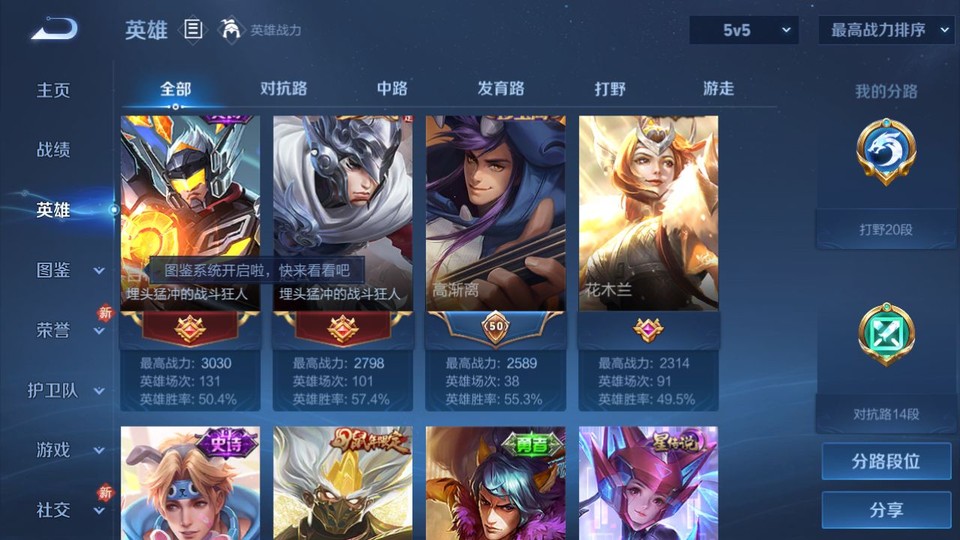Switch to the 发育路 tab
The height and width of the screenshot is (540, 960).
(501, 88)
